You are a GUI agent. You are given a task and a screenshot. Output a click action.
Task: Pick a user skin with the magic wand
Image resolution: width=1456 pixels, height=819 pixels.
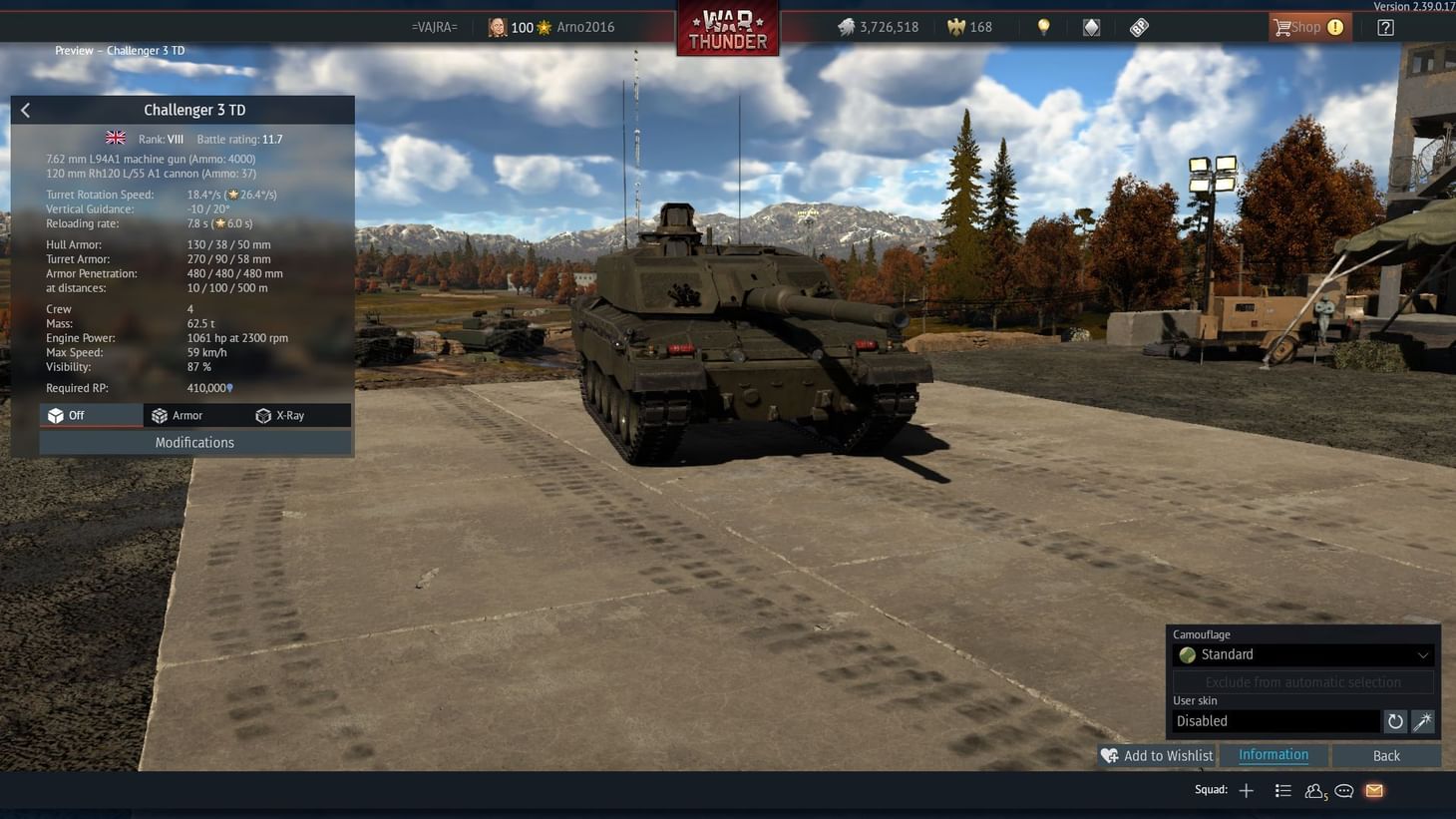point(1422,720)
